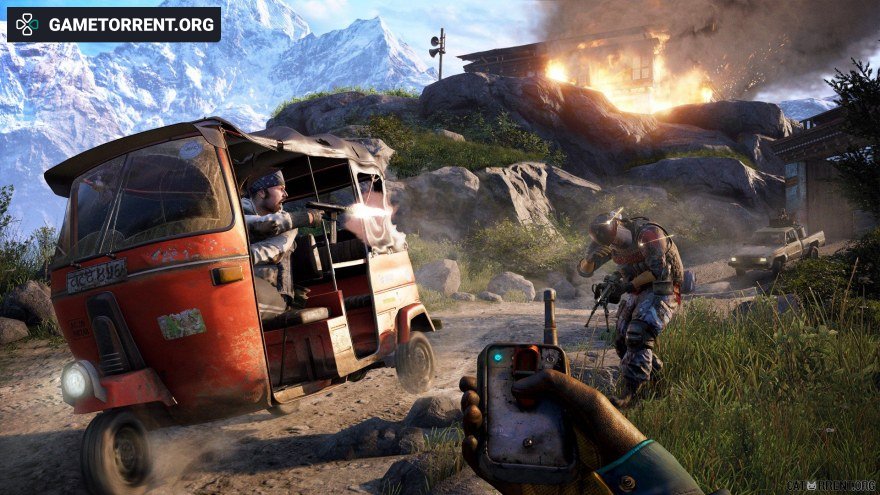Viewport: 880px width, 495px height.
Task: Click the GAMETORRENT.ORG logo banner
Action: point(113,24)
